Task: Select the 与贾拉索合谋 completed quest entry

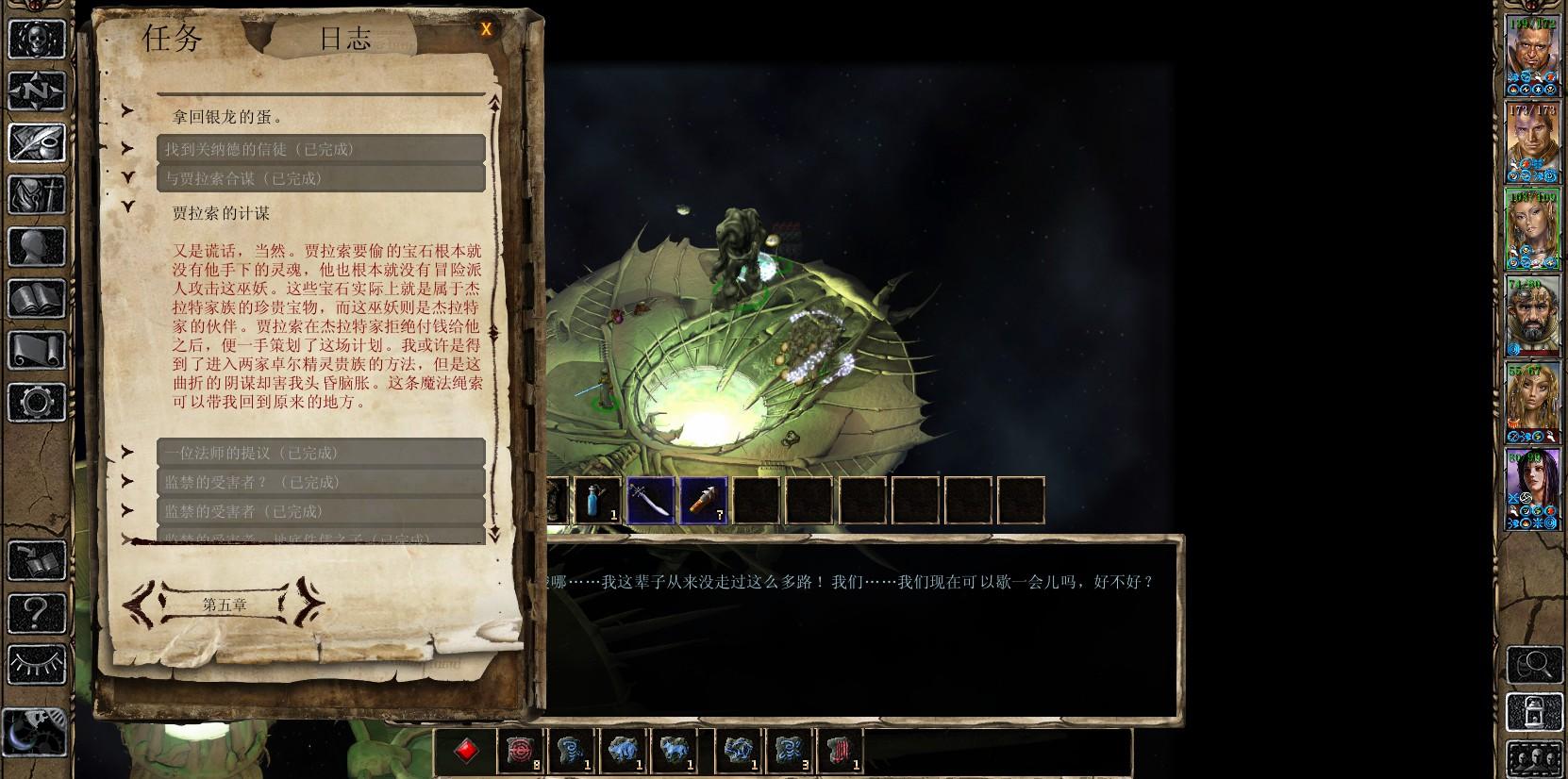Action: [x=321, y=178]
